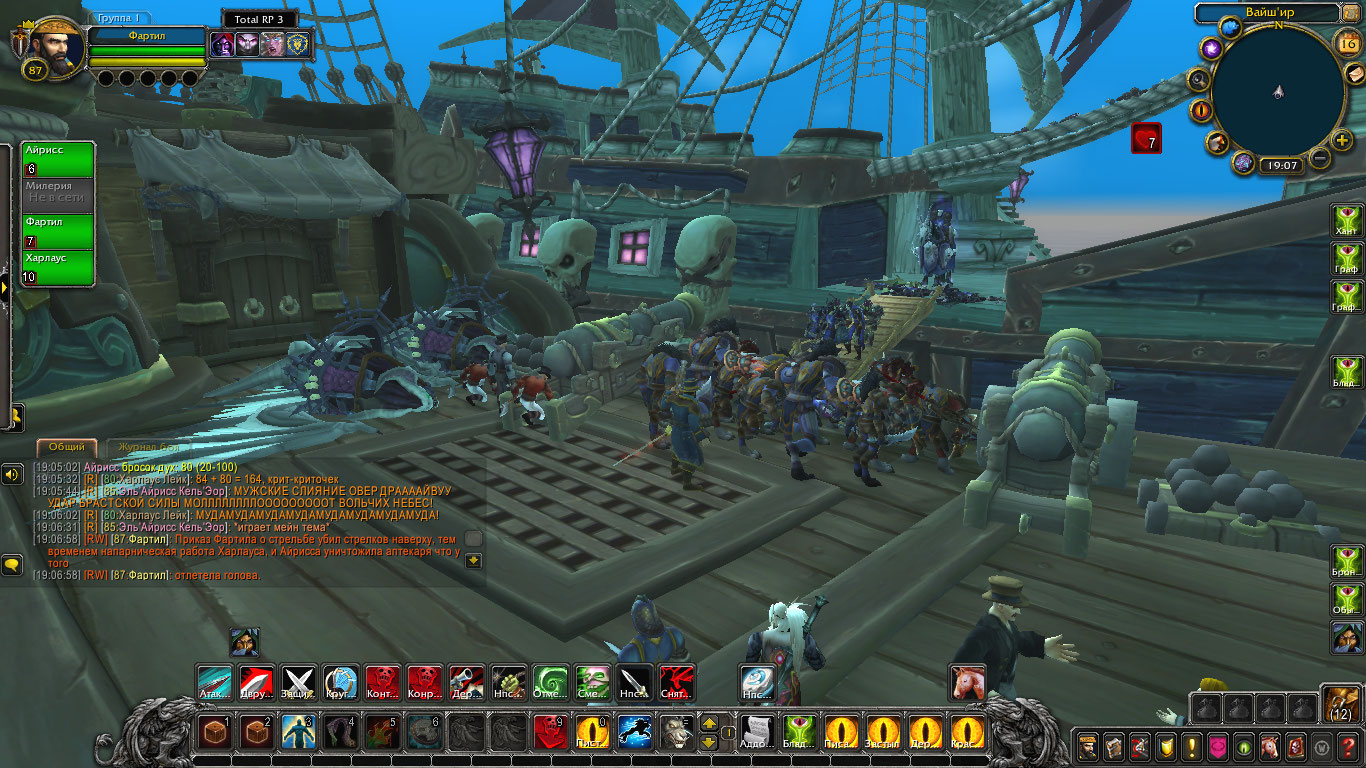Click the Атака pet attack command
This screenshot has height=768, width=1366.
click(x=214, y=683)
